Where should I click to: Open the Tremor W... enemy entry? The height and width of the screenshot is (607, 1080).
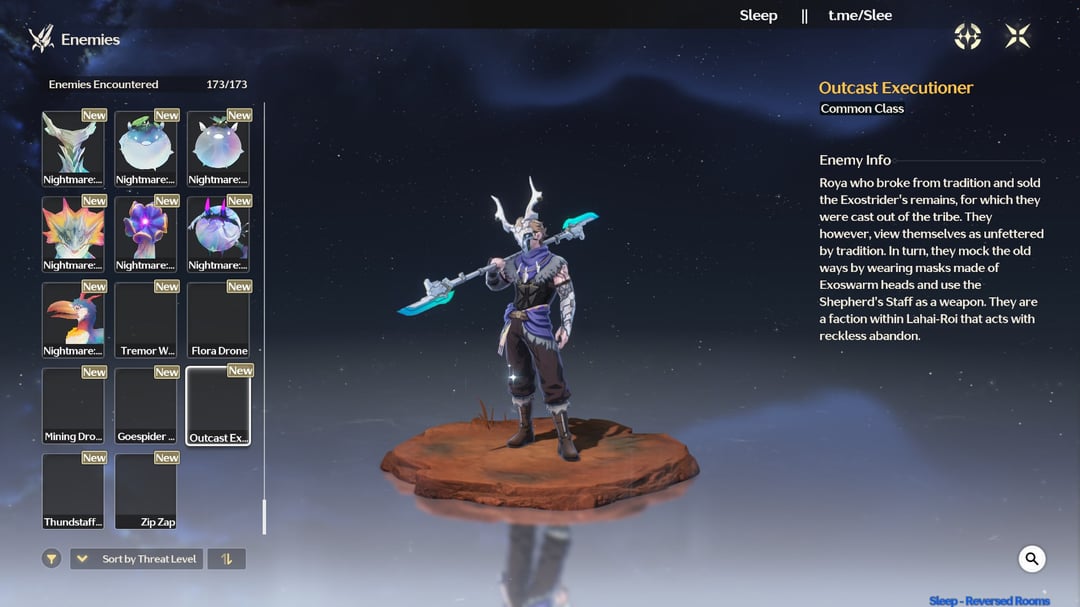pyautogui.click(x=146, y=320)
